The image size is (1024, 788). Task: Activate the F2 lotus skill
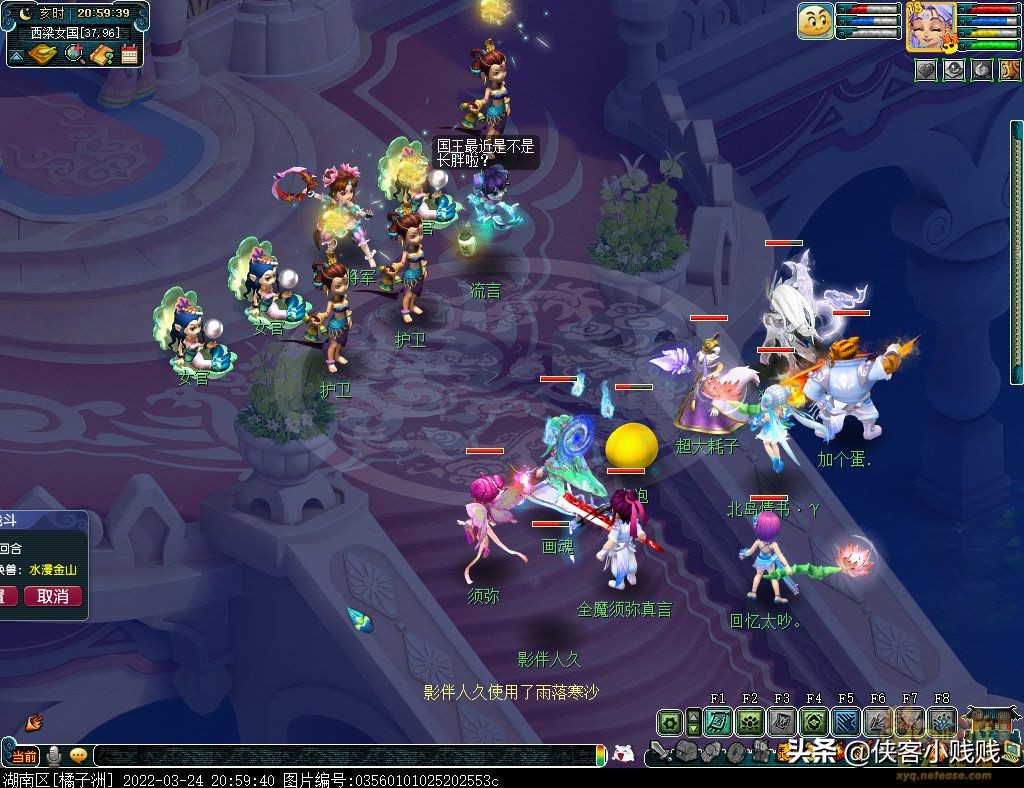point(750,721)
